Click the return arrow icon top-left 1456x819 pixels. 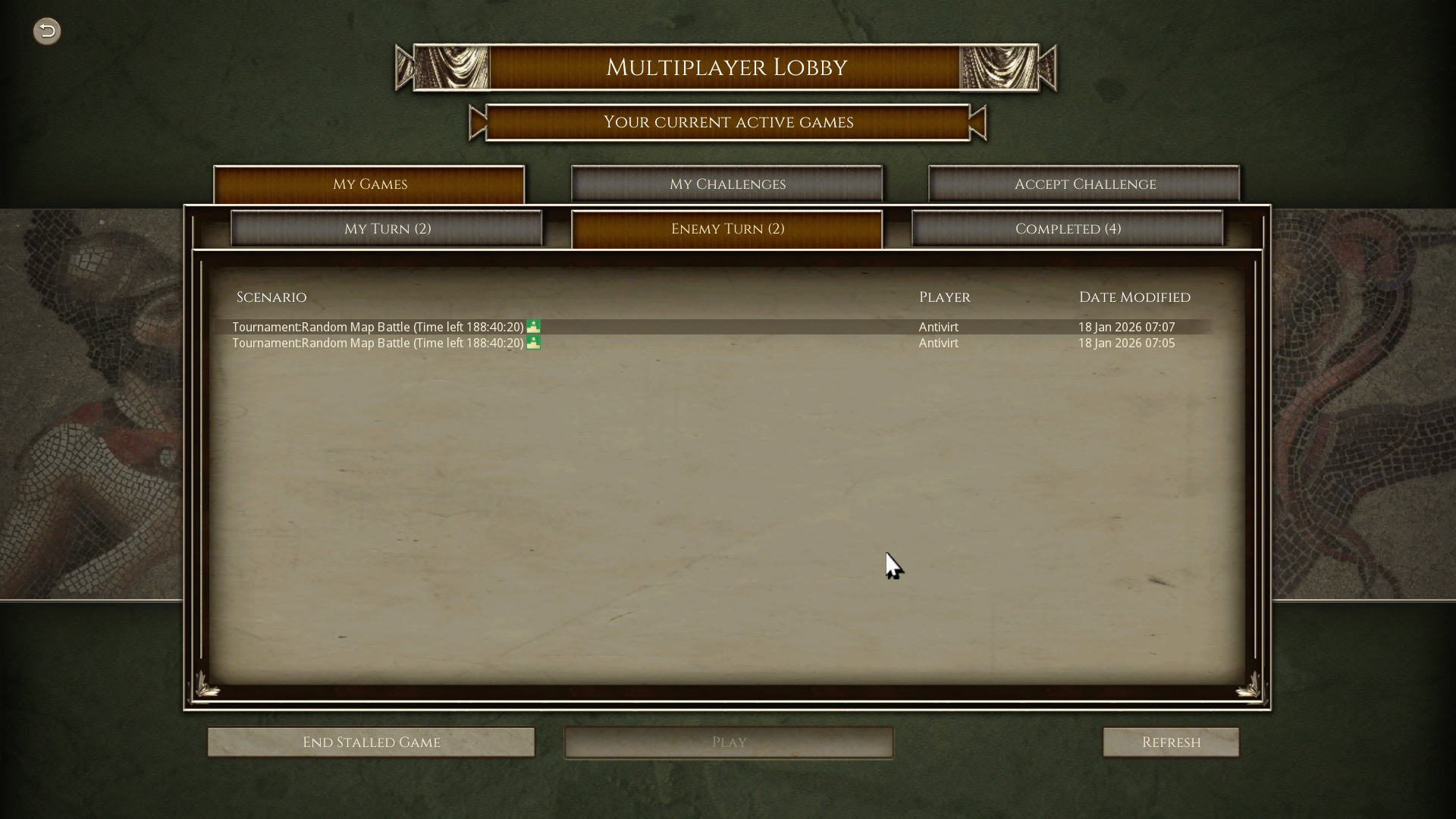[x=47, y=31]
